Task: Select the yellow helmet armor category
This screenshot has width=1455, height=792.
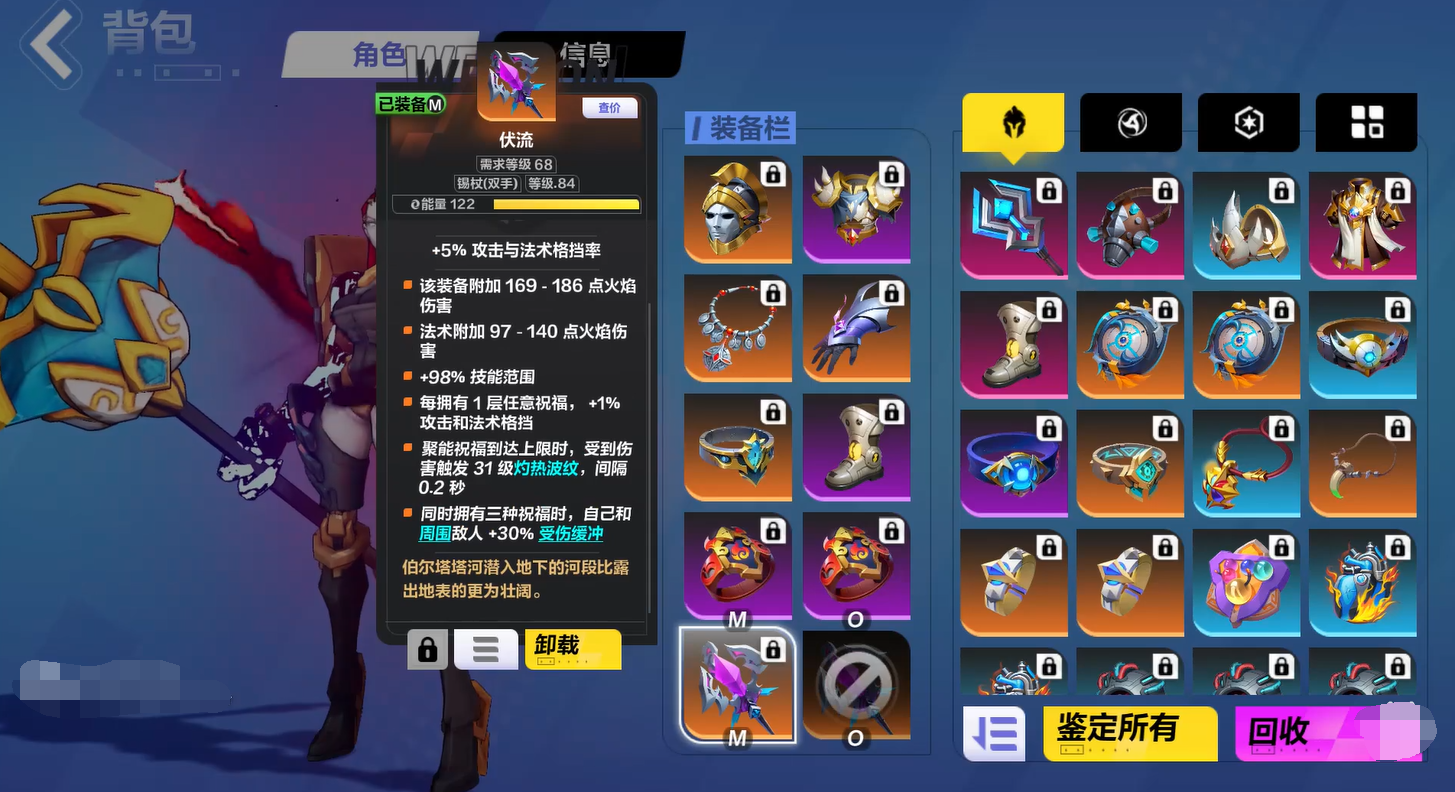Action: (1013, 122)
